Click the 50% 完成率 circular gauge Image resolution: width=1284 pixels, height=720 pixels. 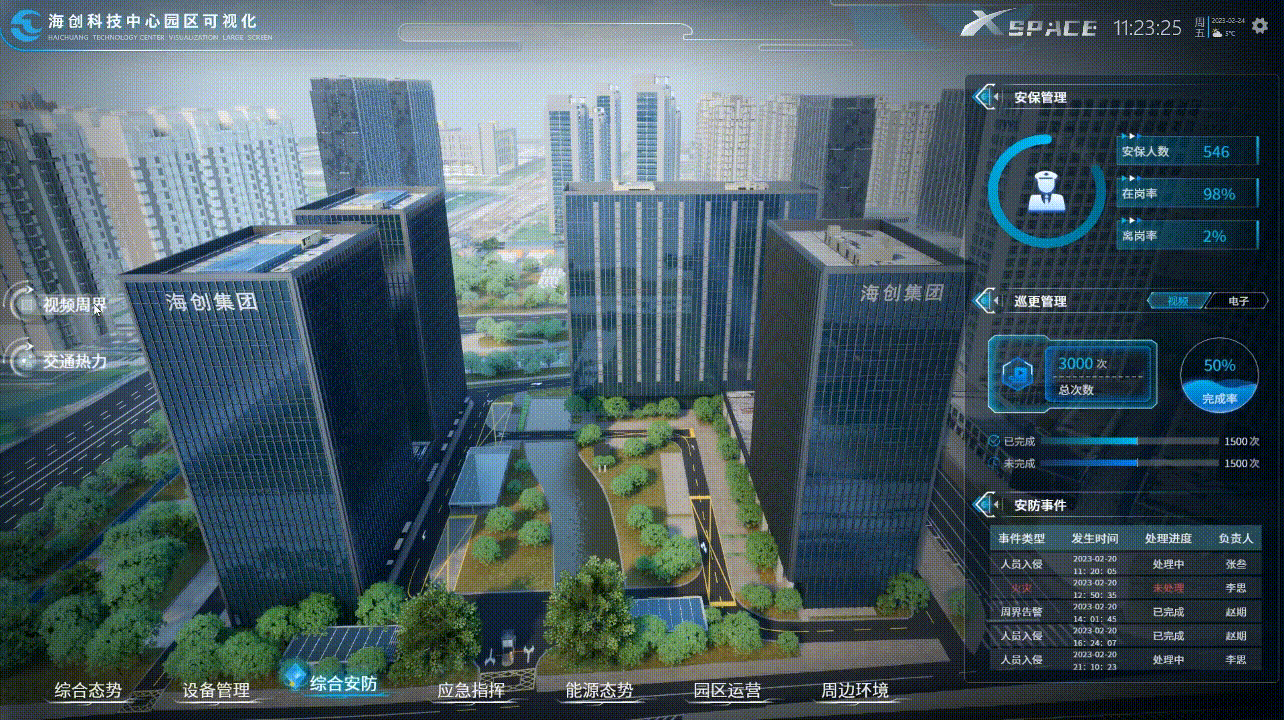(1218, 375)
